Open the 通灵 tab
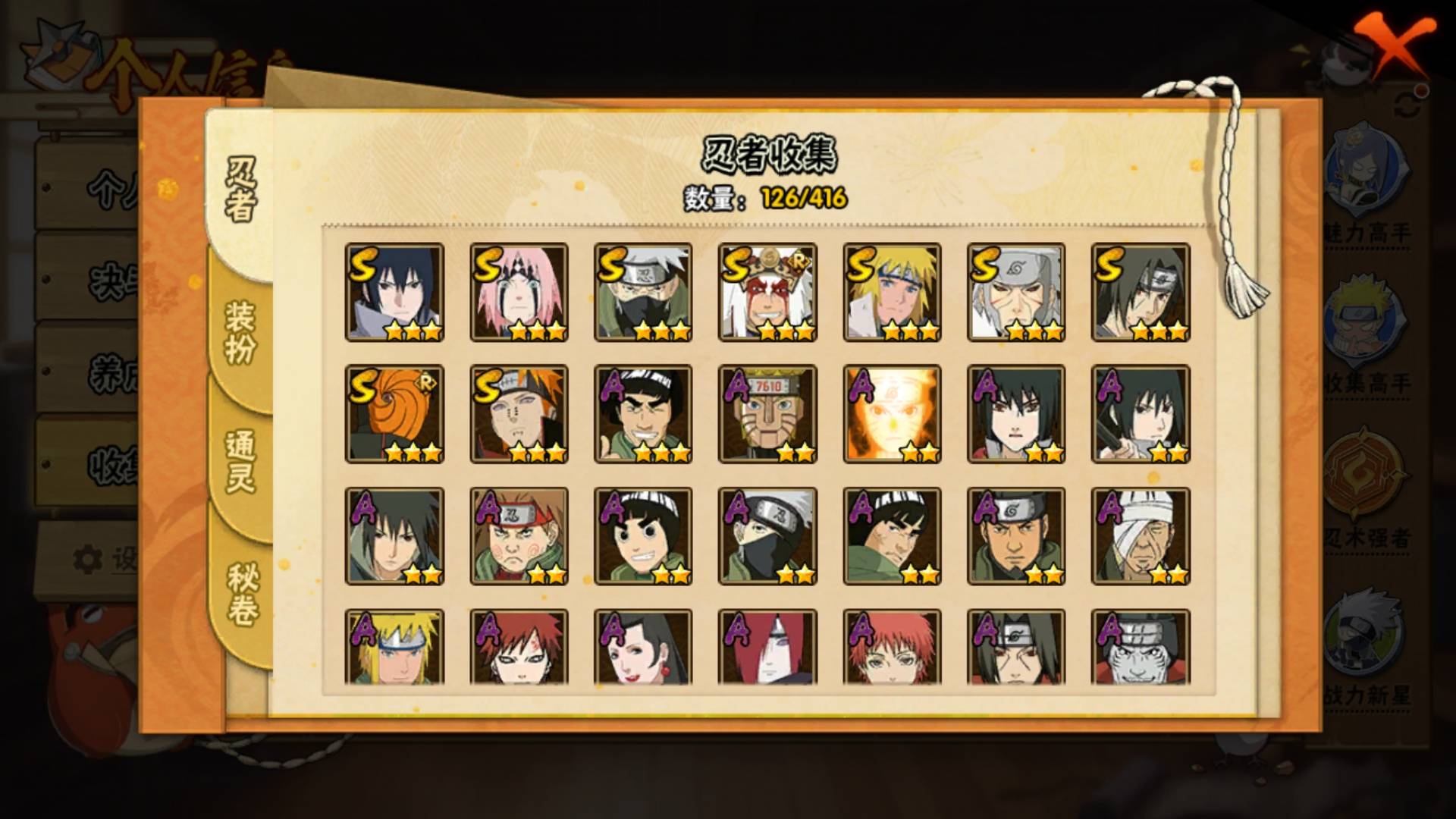Image resolution: width=1456 pixels, height=819 pixels. pos(241,461)
